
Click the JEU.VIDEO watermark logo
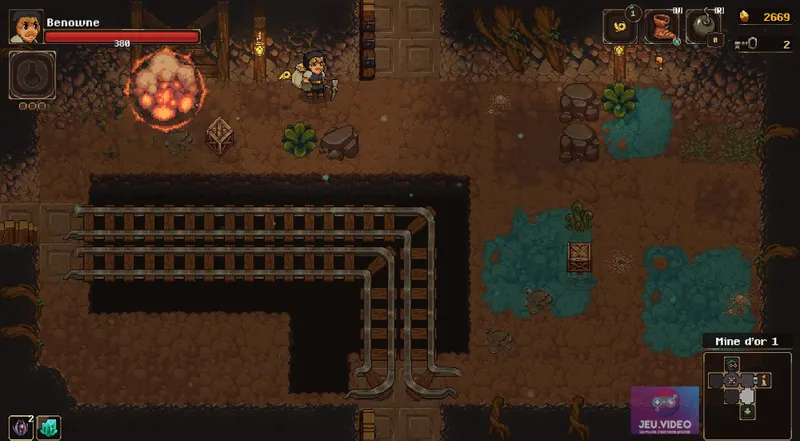coord(664,411)
